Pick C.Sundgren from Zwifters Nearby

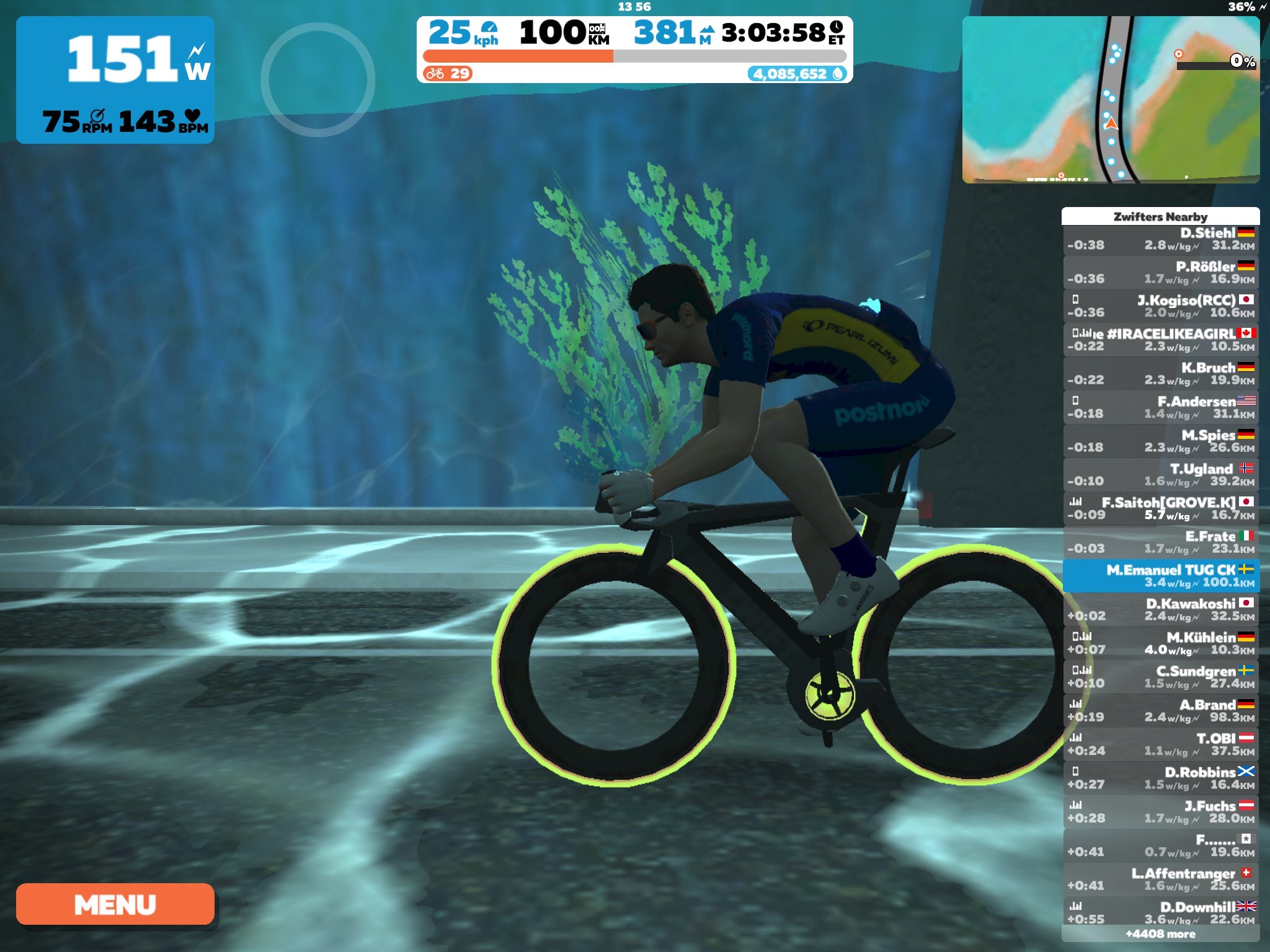(1160, 677)
